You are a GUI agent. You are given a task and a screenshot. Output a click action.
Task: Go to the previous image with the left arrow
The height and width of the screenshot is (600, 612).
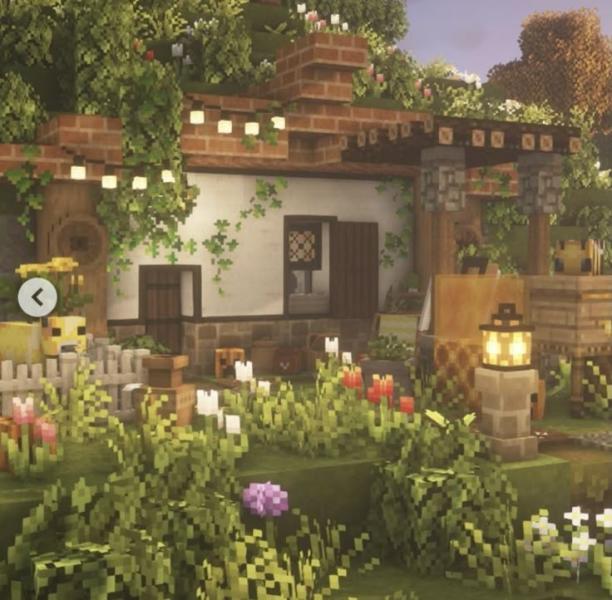tap(37, 297)
